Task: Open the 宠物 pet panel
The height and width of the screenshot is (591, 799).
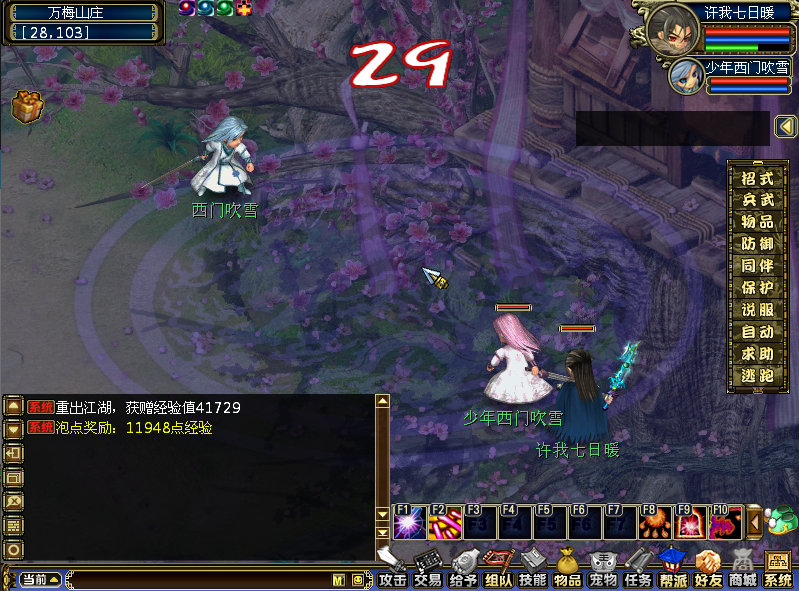Action: (x=602, y=570)
